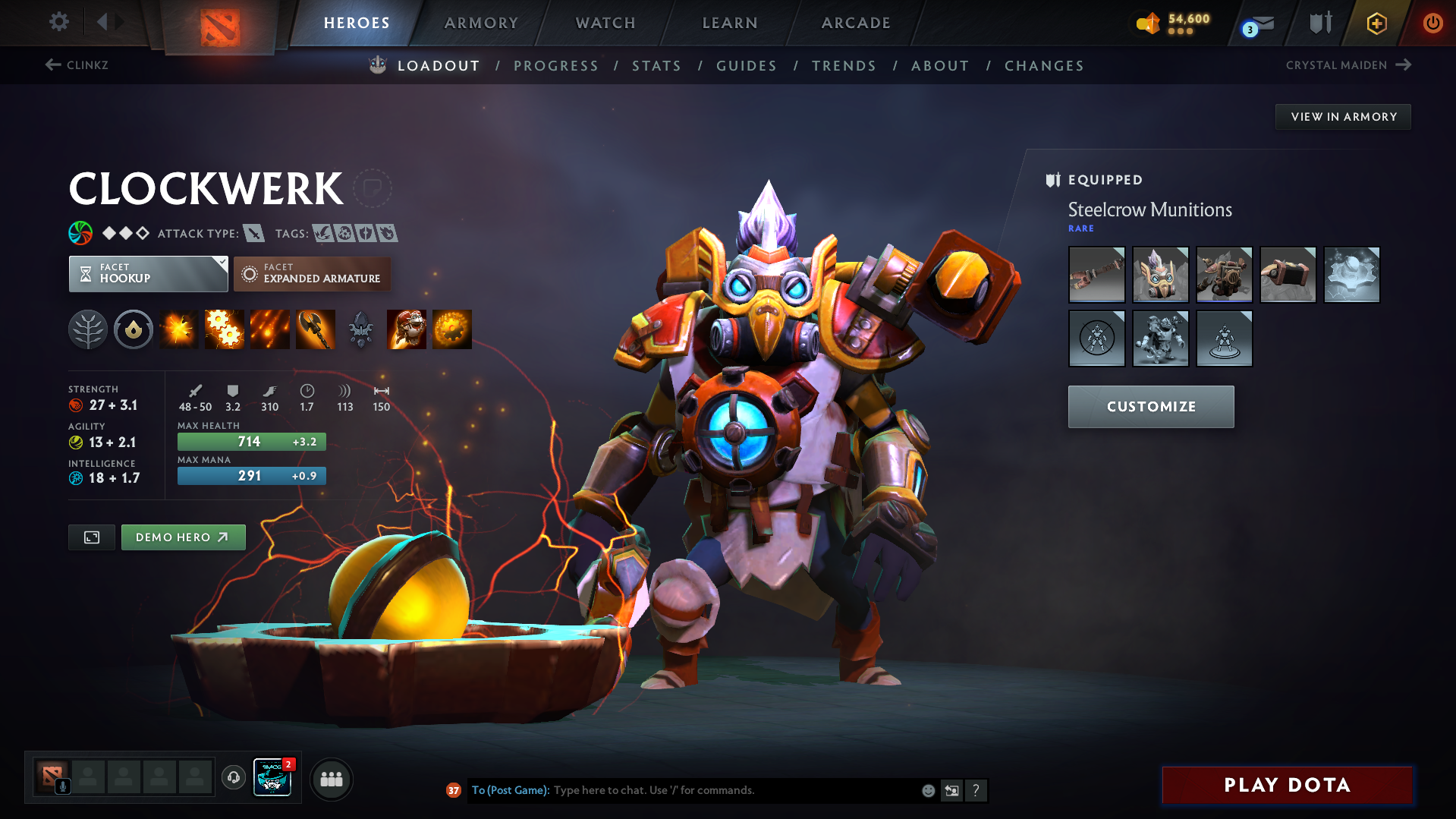Click the Expanded Armature facet toggle

coord(312,274)
